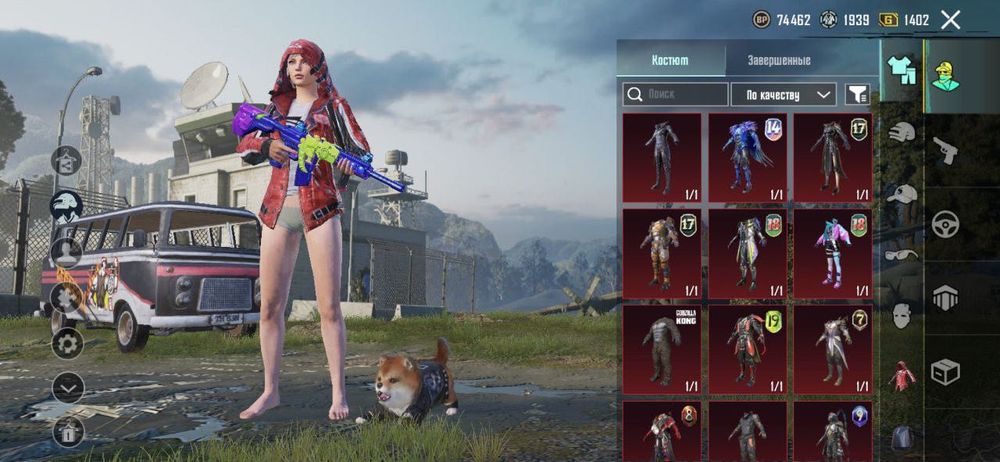Image resolution: width=1000 pixels, height=462 pixels.
Task: Open the helmet category
Action: point(903,132)
